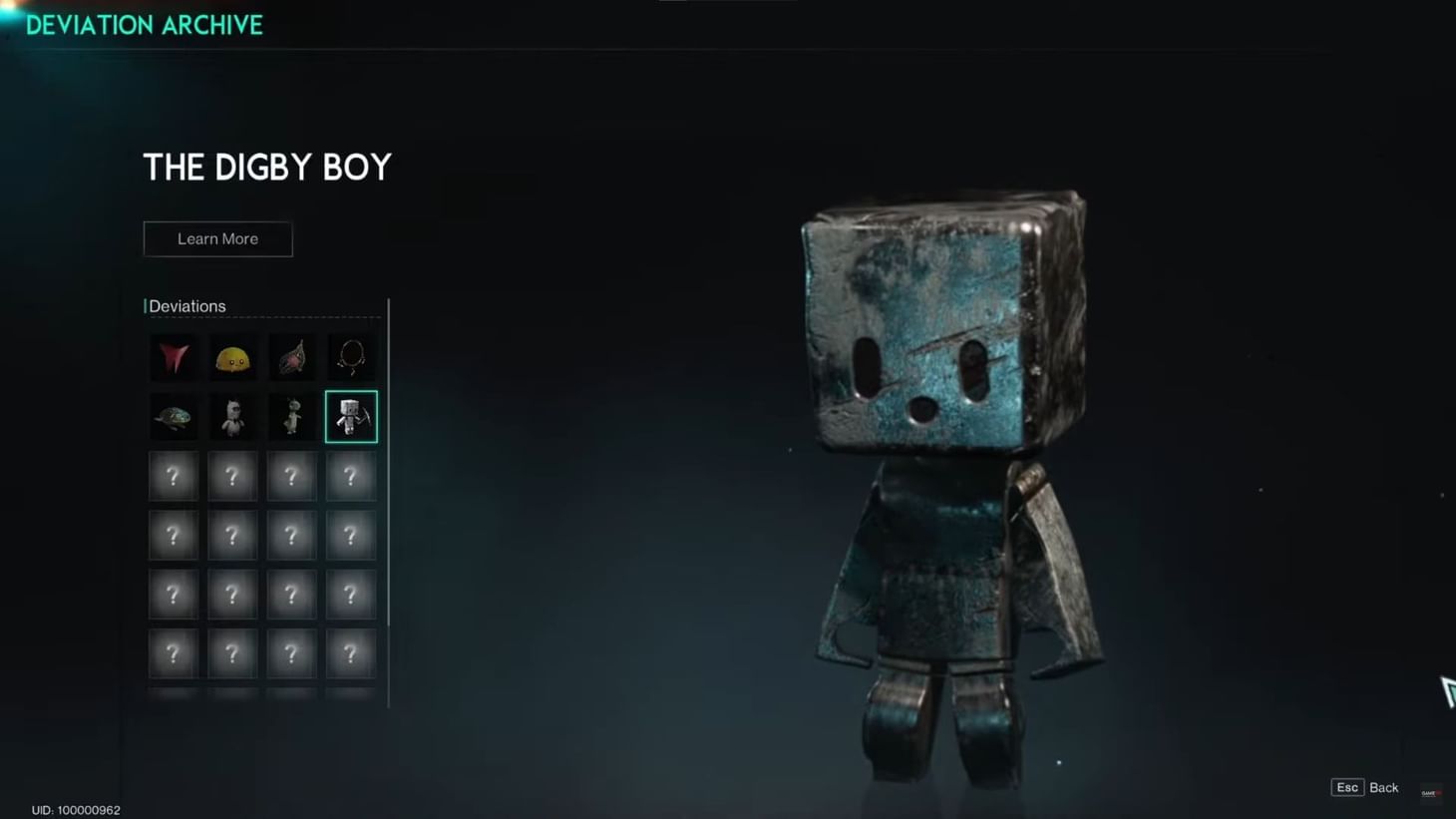Select the white standing creature deviation
The width and height of the screenshot is (1456, 819).
(x=291, y=416)
